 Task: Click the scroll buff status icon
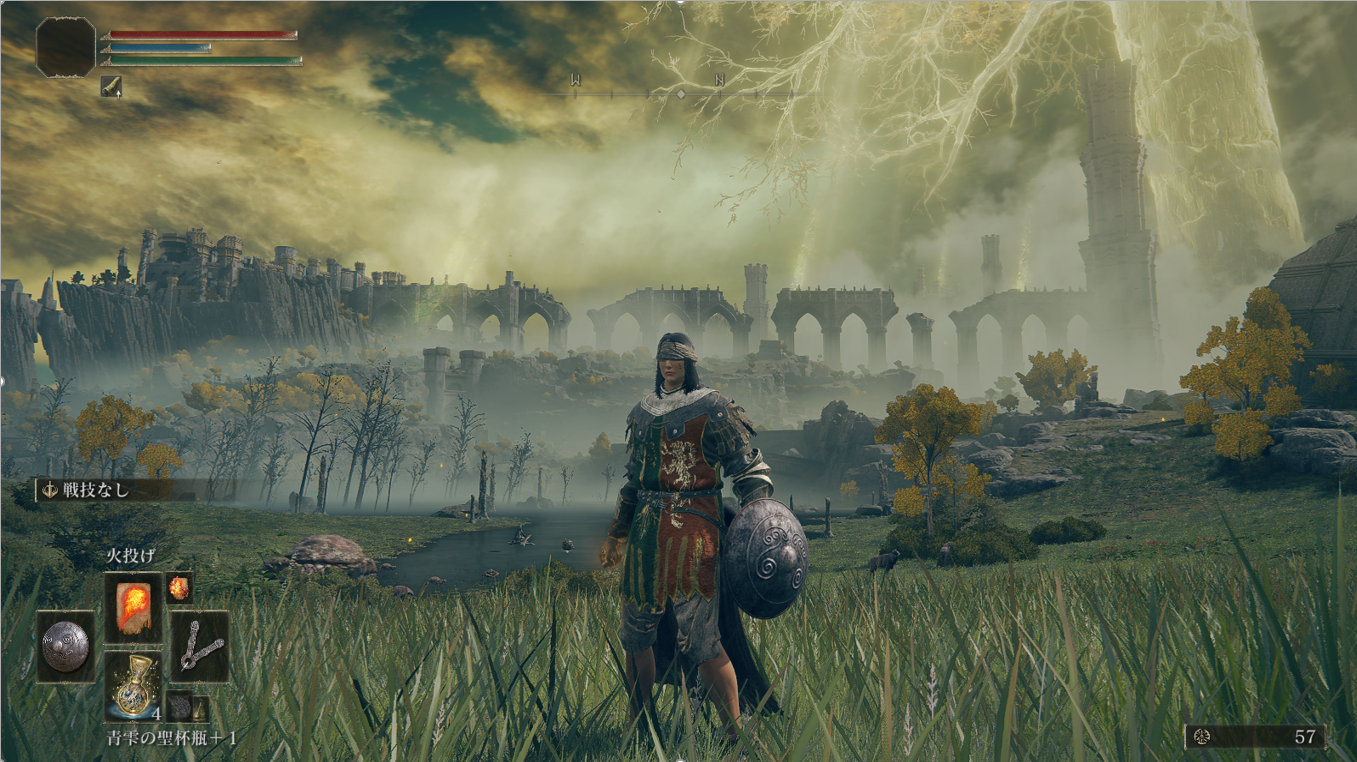[111, 88]
